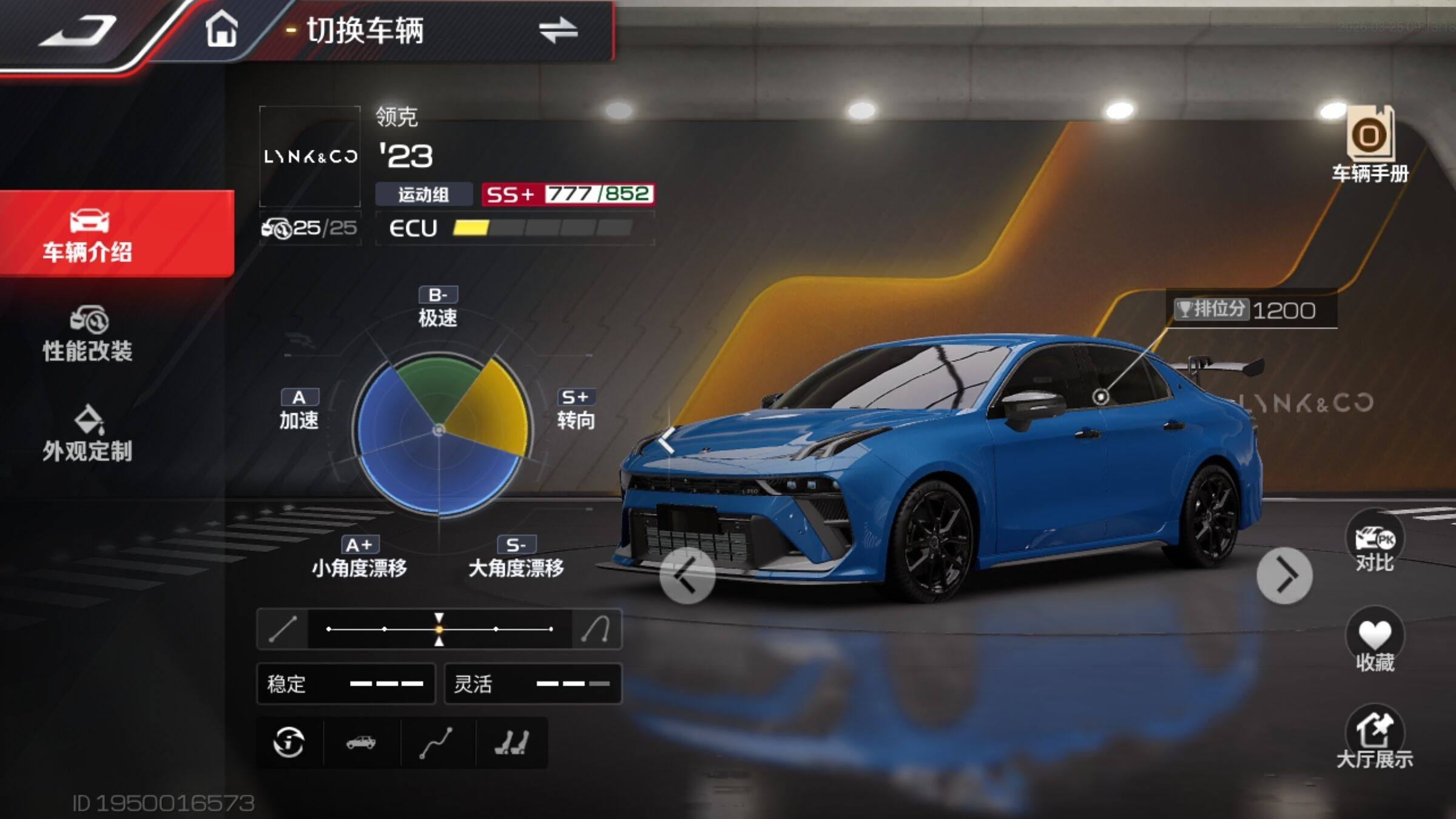1456x819 pixels.
Task: Select the small car silhouette toolbar icon
Action: pos(361,742)
